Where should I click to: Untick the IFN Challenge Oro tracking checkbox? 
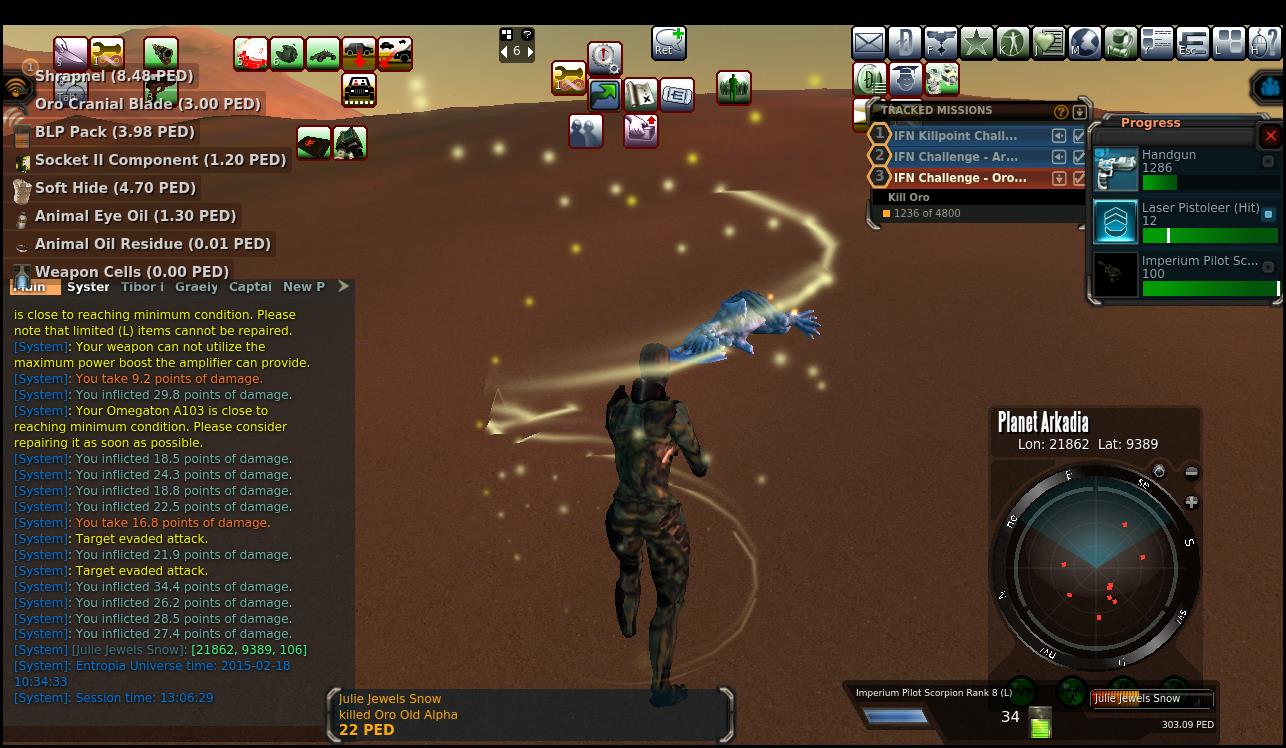click(x=1079, y=178)
